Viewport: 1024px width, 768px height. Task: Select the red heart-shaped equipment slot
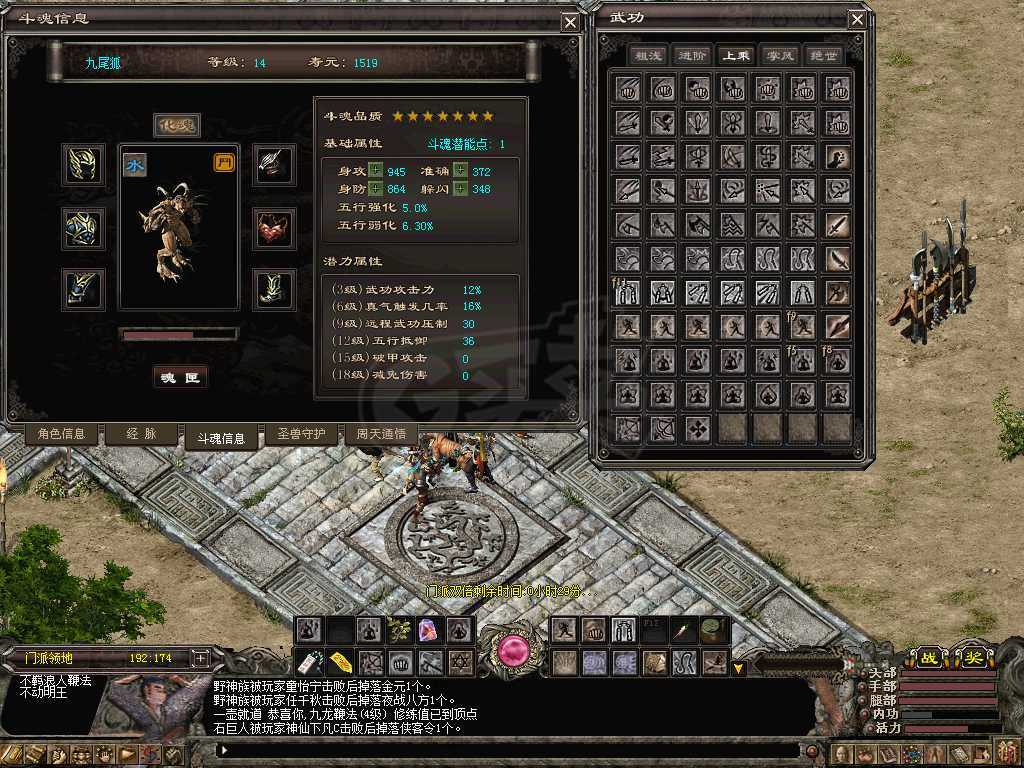click(x=273, y=228)
